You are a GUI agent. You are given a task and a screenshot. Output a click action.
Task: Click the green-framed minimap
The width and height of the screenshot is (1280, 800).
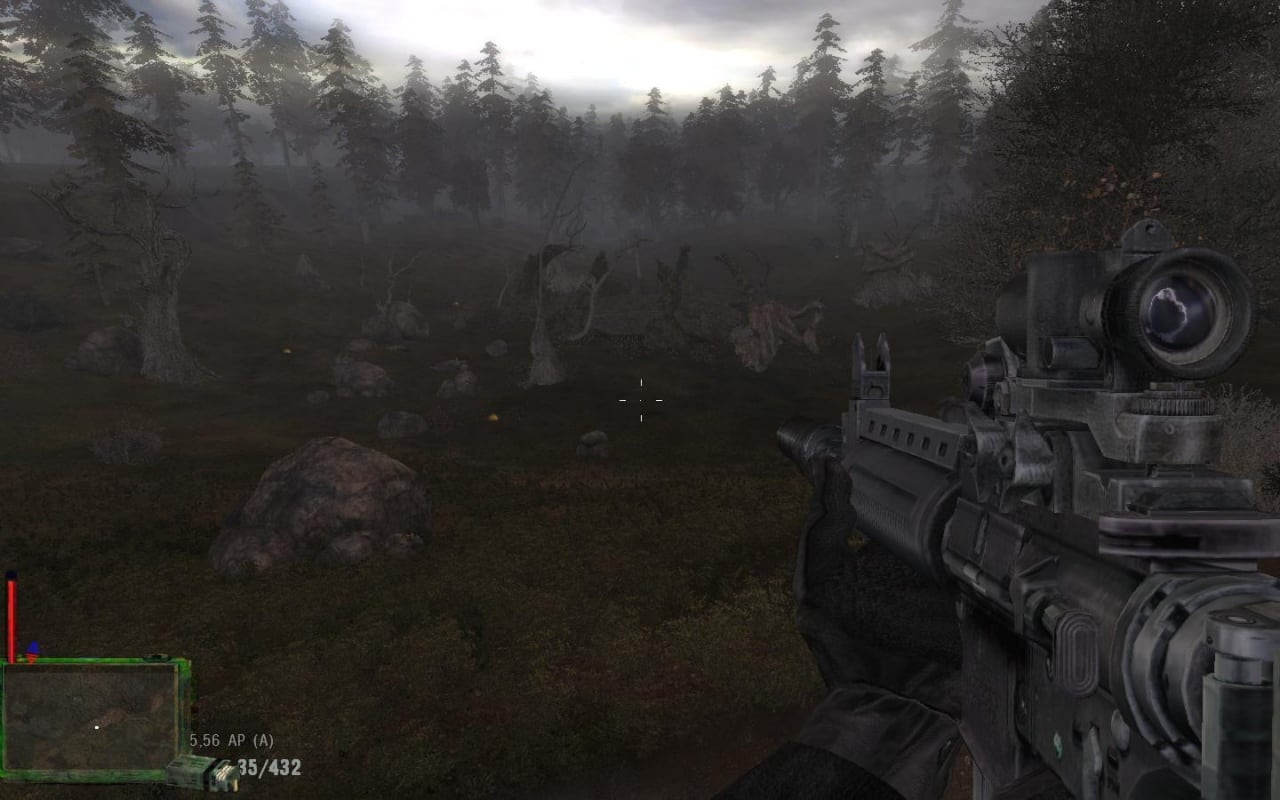tap(93, 716)
